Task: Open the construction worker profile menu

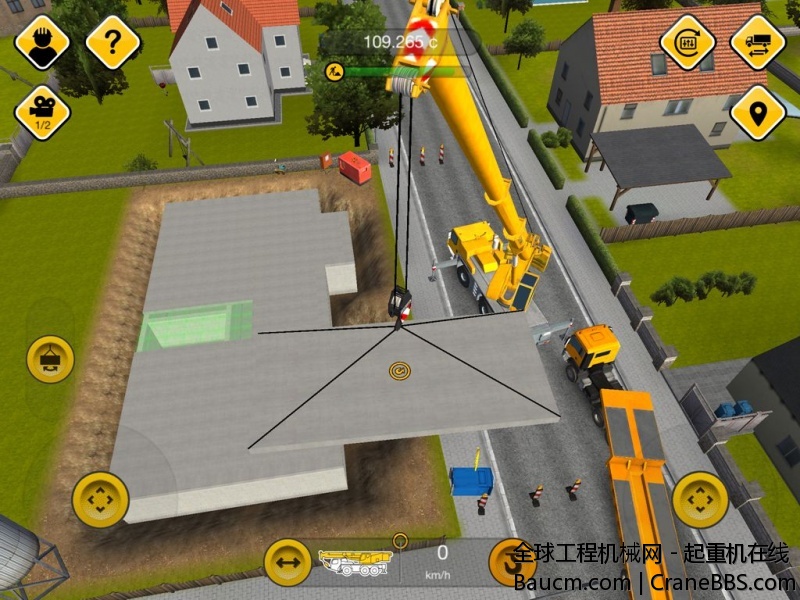Action: 41,42
